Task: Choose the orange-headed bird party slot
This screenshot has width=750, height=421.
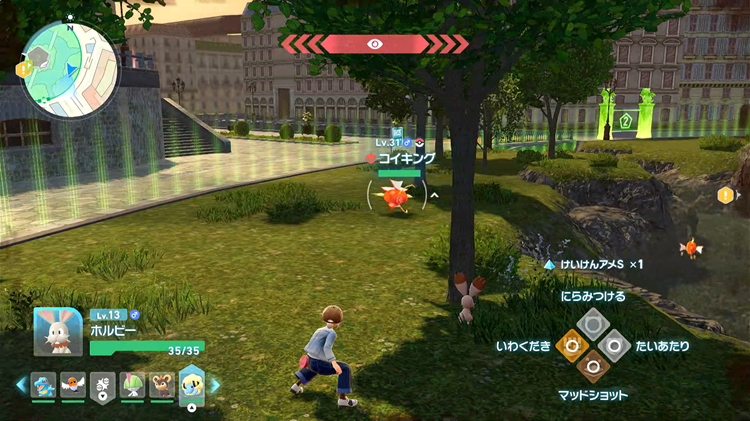Action: coord(72,385)
